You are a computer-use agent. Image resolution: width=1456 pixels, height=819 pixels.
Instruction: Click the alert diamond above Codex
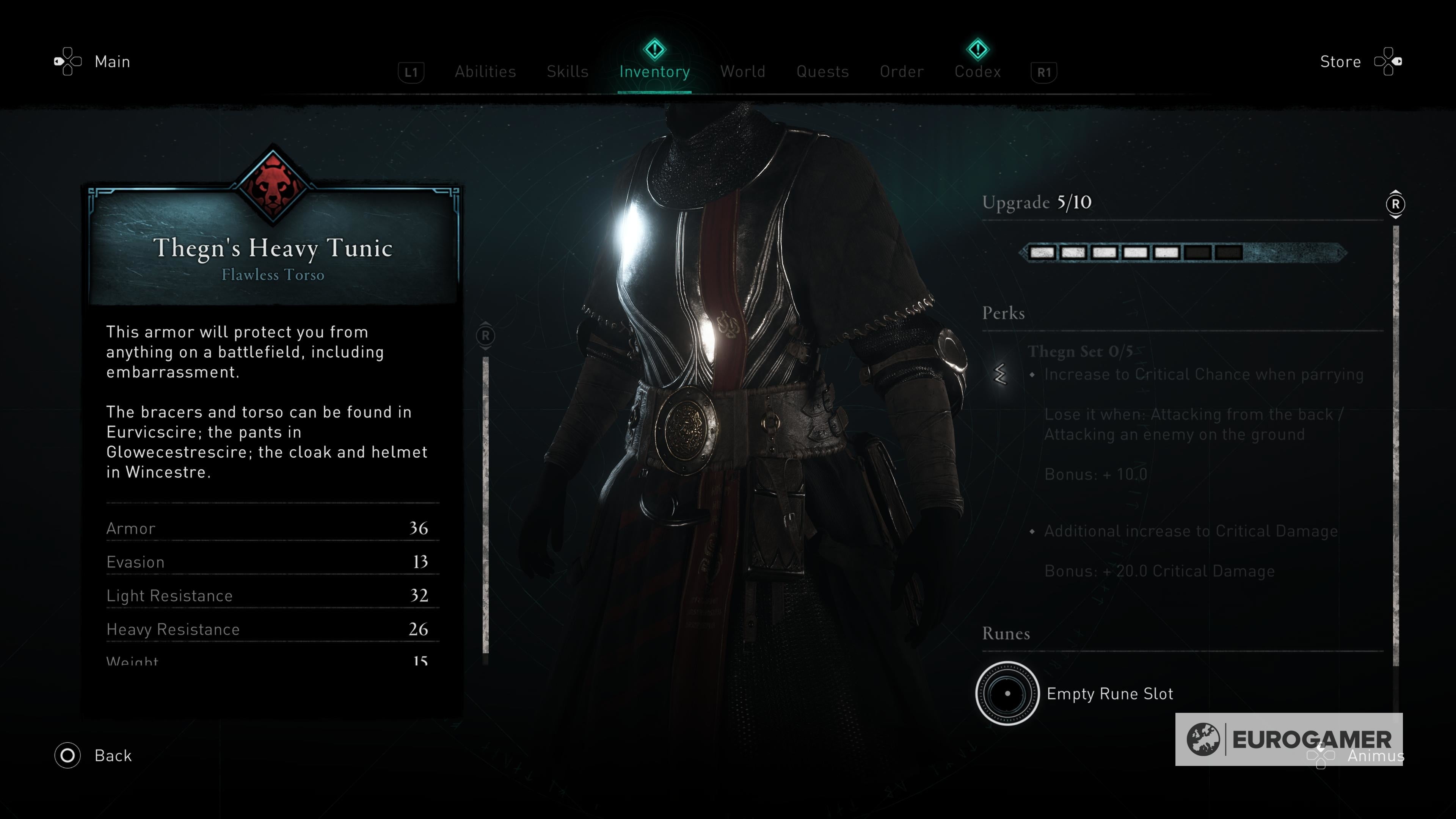click(977, 50)
